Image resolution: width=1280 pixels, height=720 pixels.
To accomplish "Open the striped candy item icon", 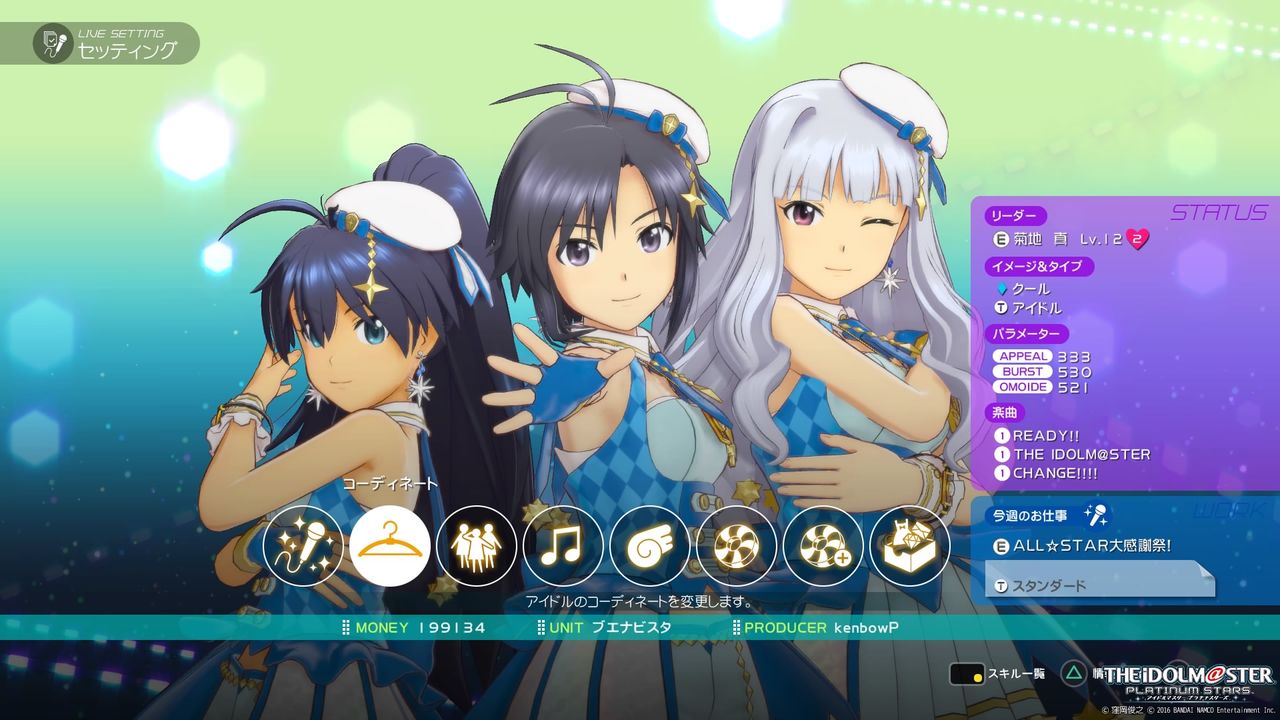I will (x=737, y=546).
